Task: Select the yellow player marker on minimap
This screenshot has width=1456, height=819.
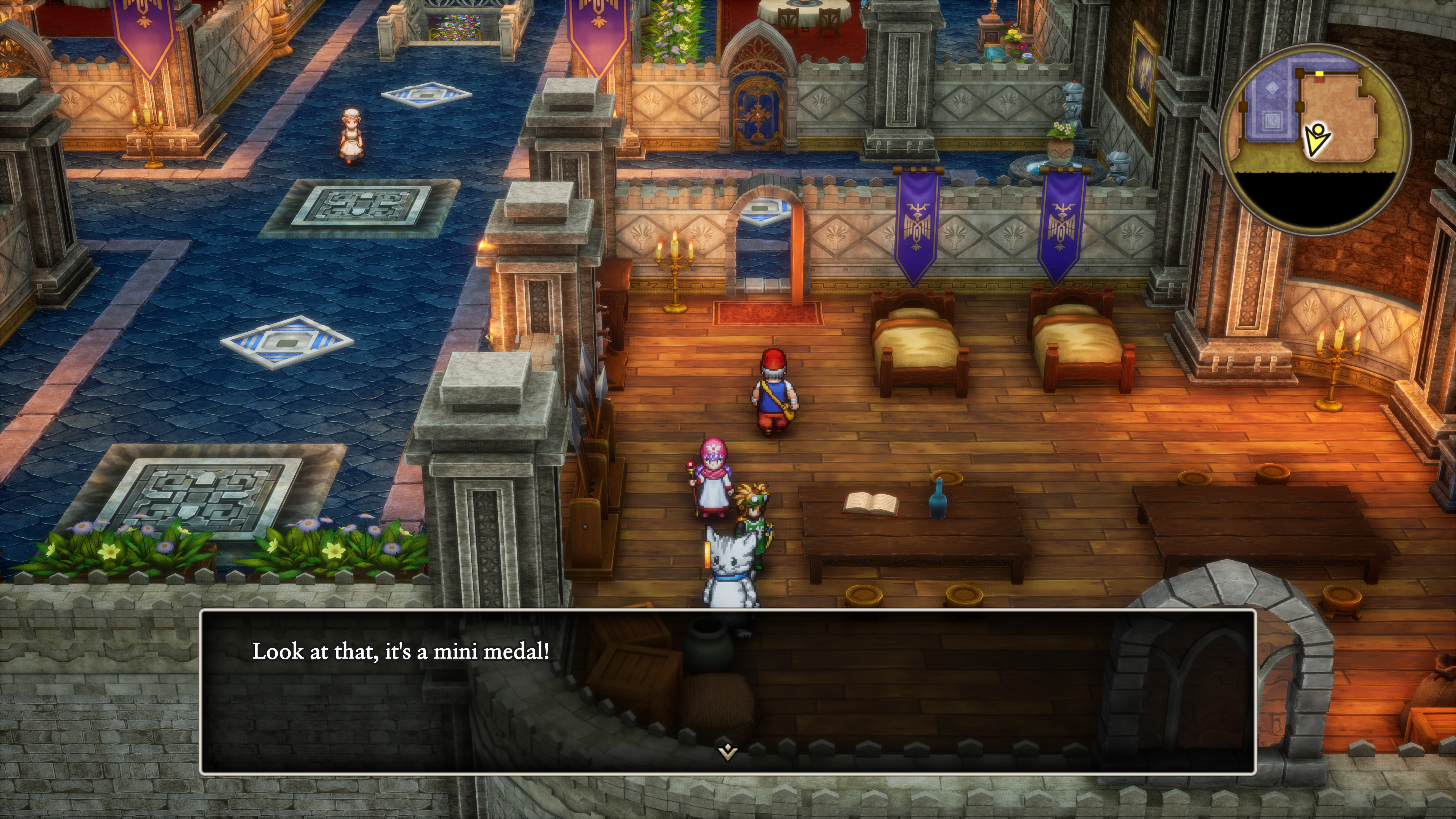Action: click(1316, 140)
